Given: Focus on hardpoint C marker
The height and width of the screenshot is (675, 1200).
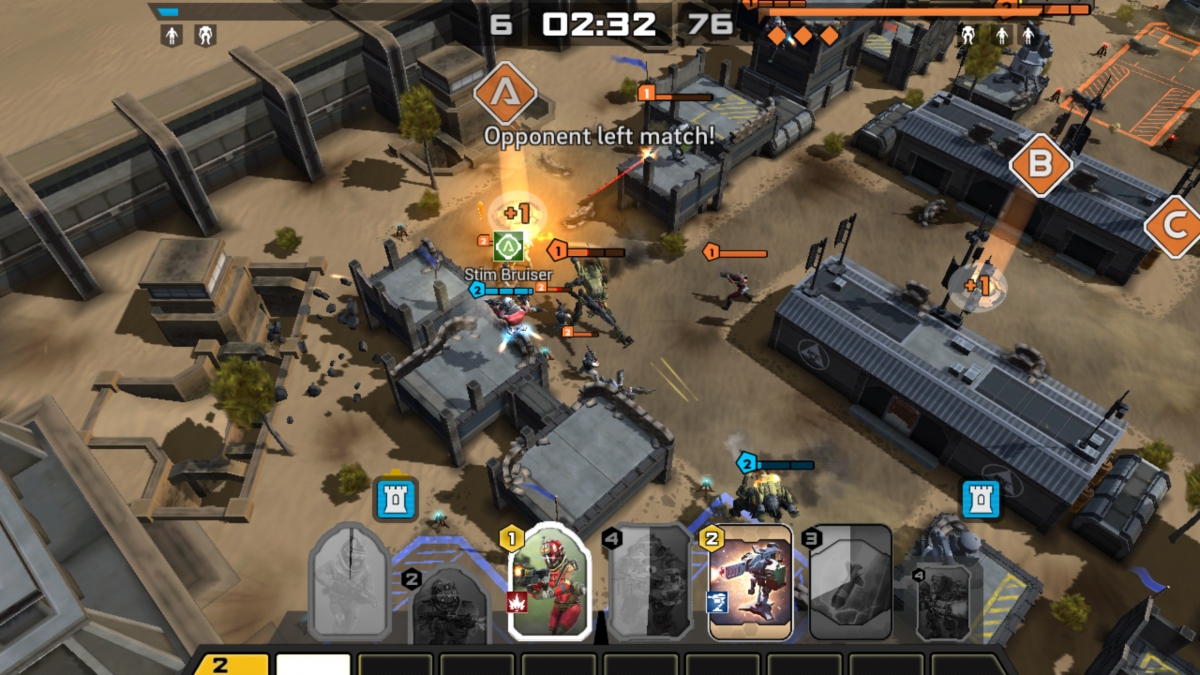Looking at the screenshot, I should click(1176, 226).
